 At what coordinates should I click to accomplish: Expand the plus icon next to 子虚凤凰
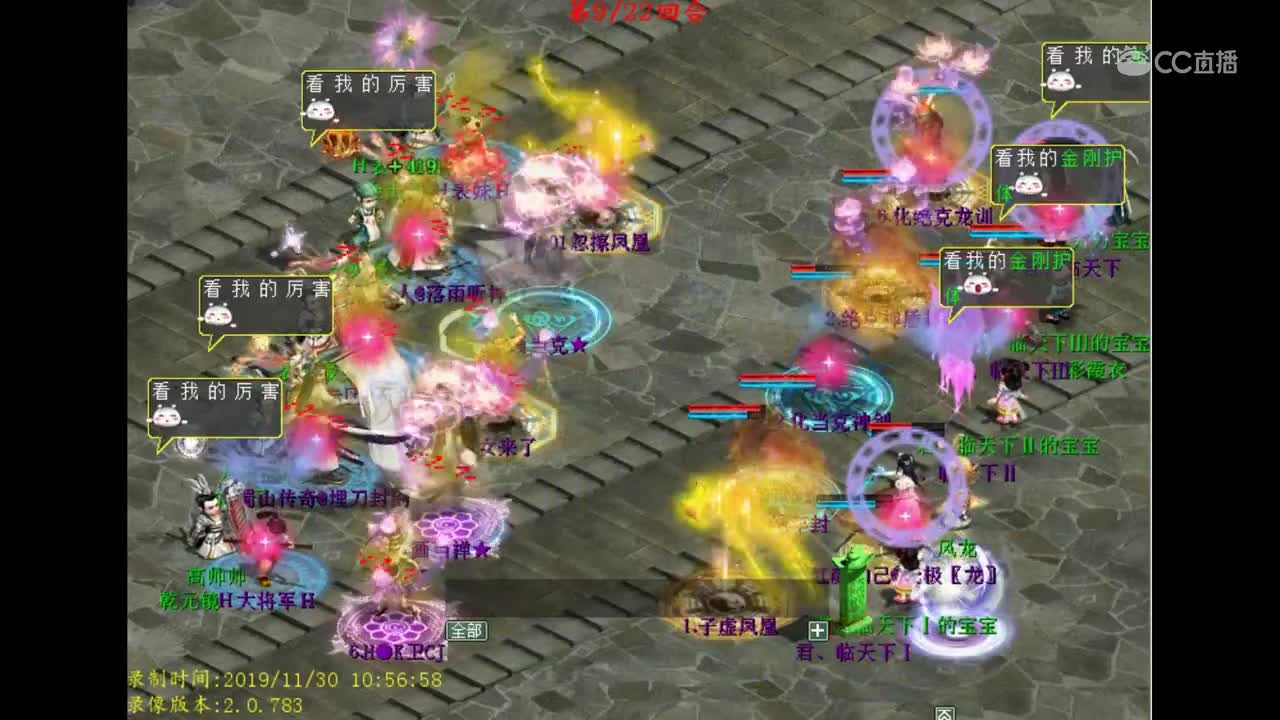point(818,630)
